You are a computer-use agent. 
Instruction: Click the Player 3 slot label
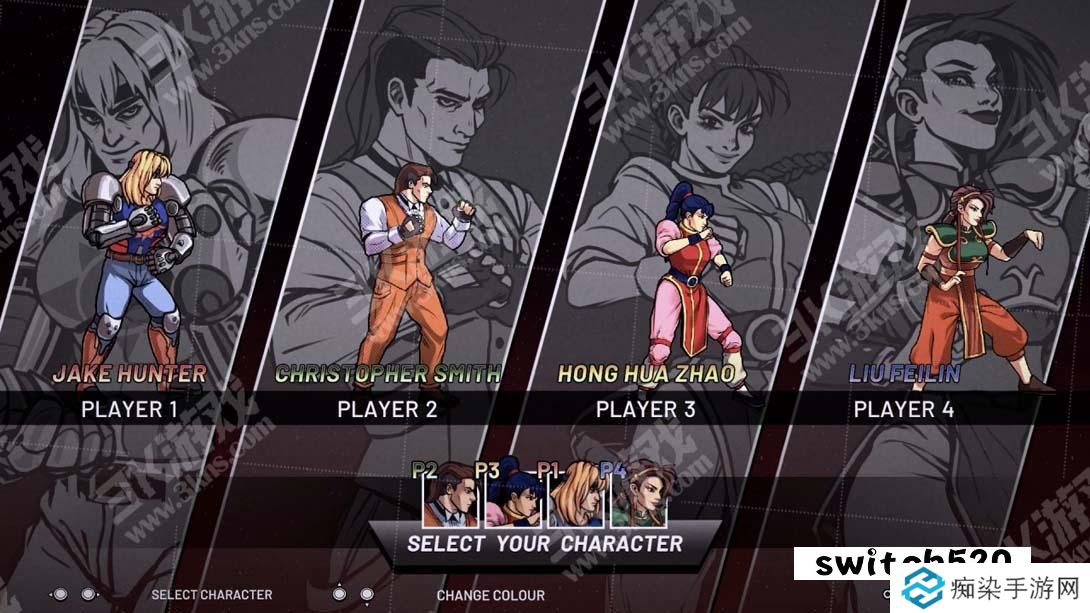645,409
